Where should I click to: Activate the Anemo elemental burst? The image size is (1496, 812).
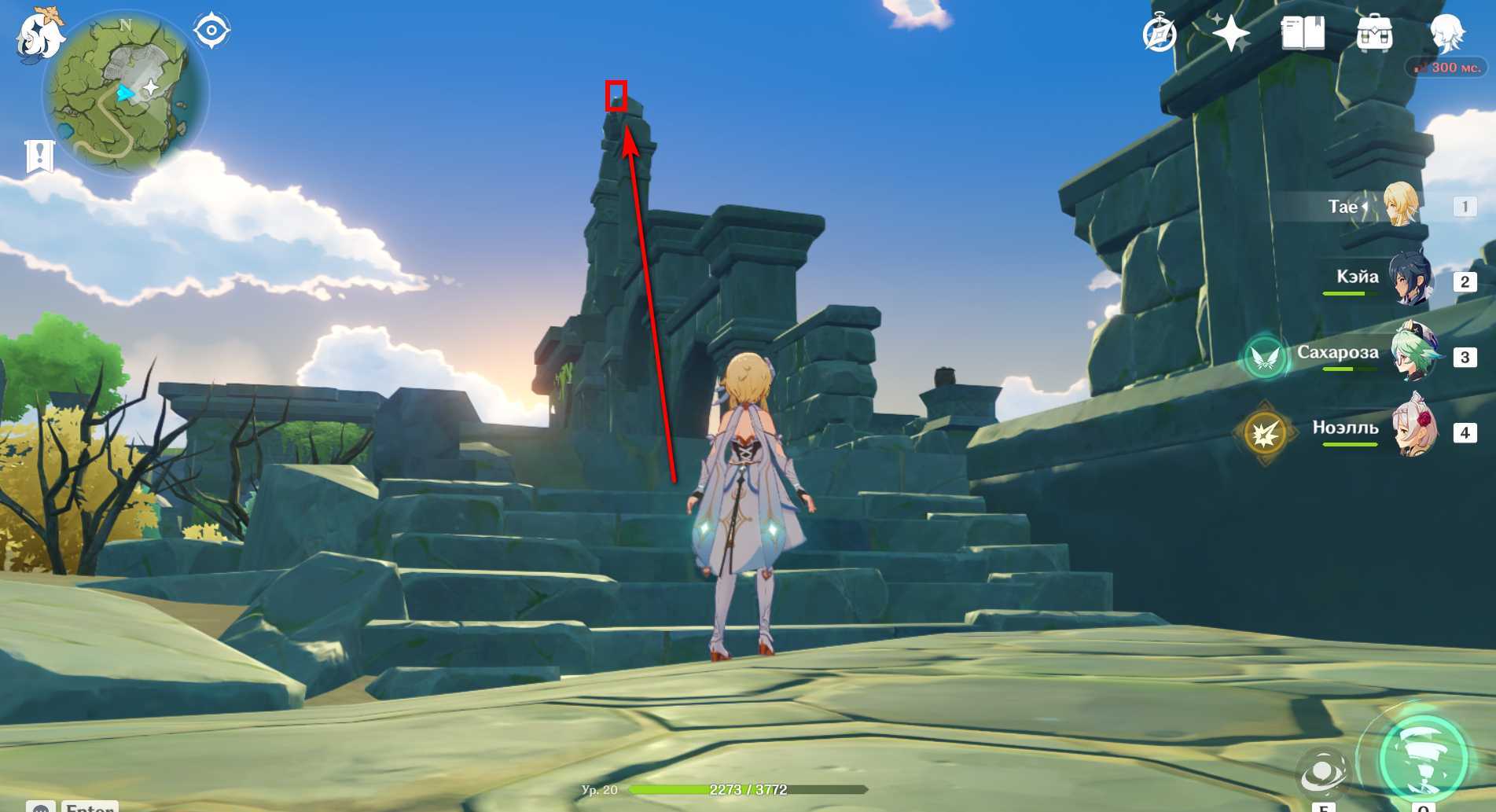coord(1423,757)
